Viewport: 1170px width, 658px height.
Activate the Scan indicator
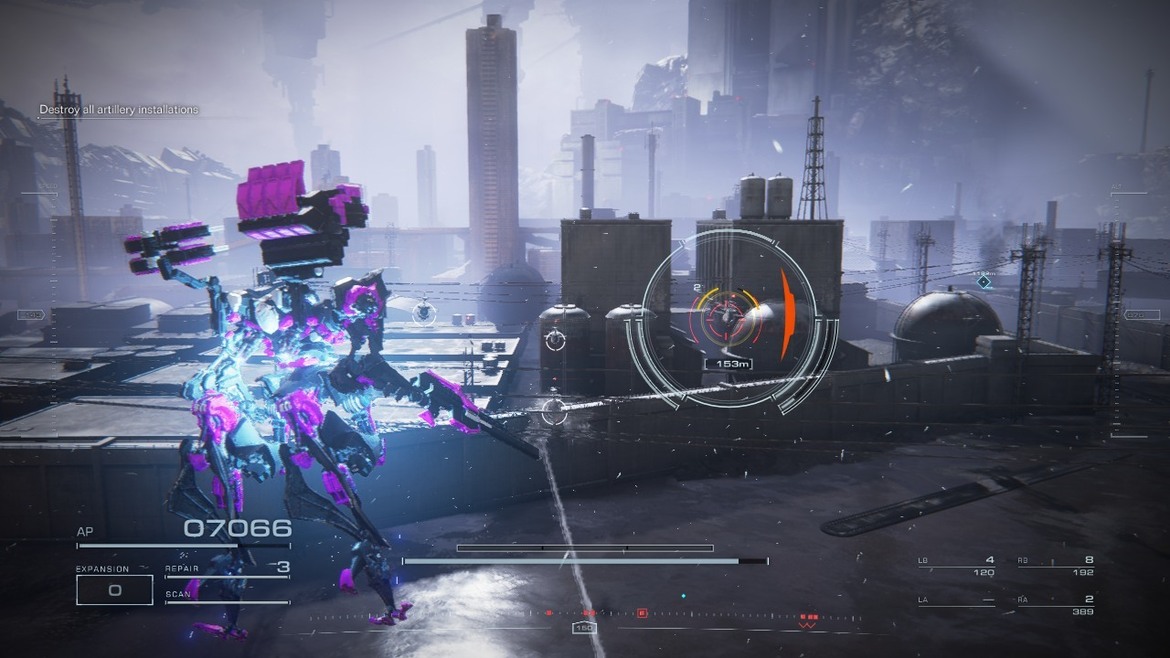point(227,597)
